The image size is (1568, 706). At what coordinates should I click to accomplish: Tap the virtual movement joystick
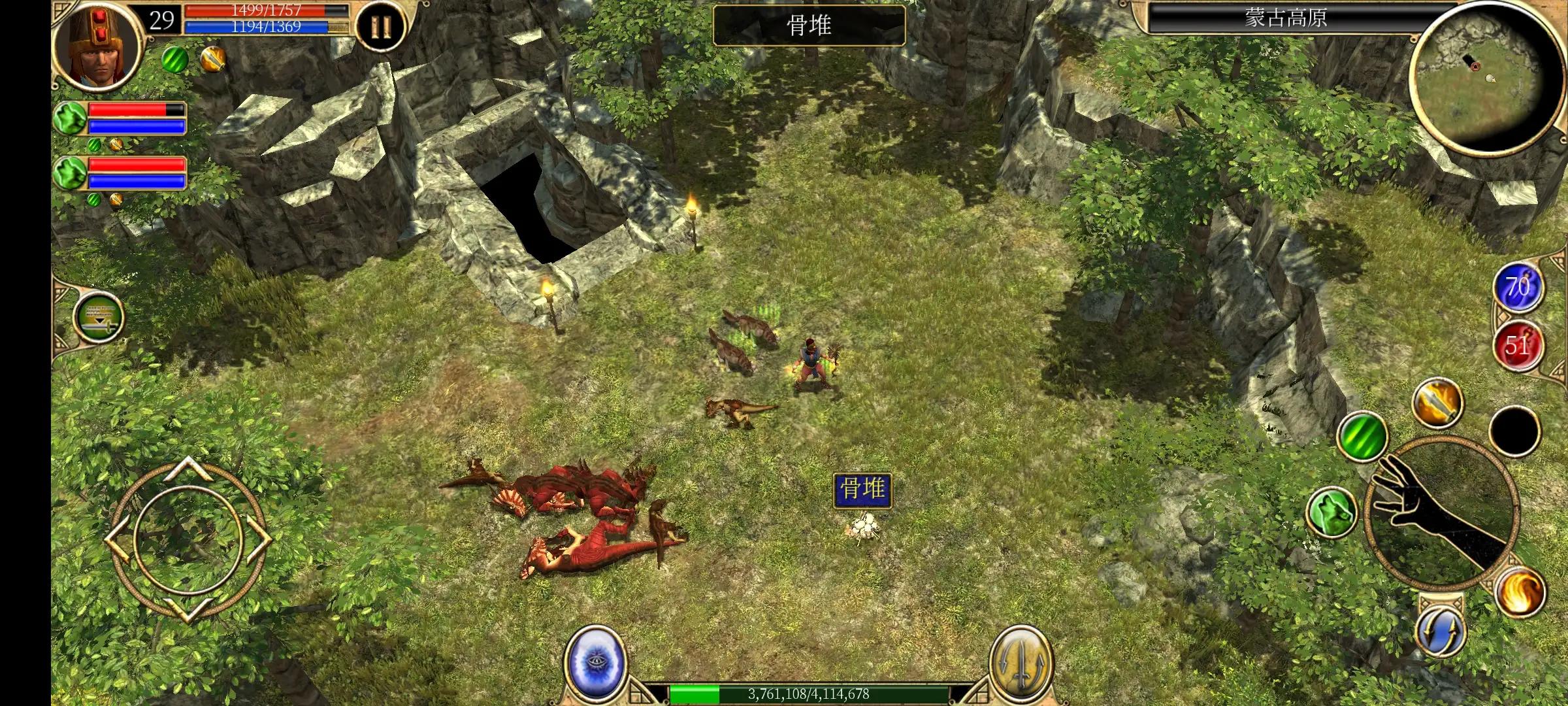[x=188, y=539]
